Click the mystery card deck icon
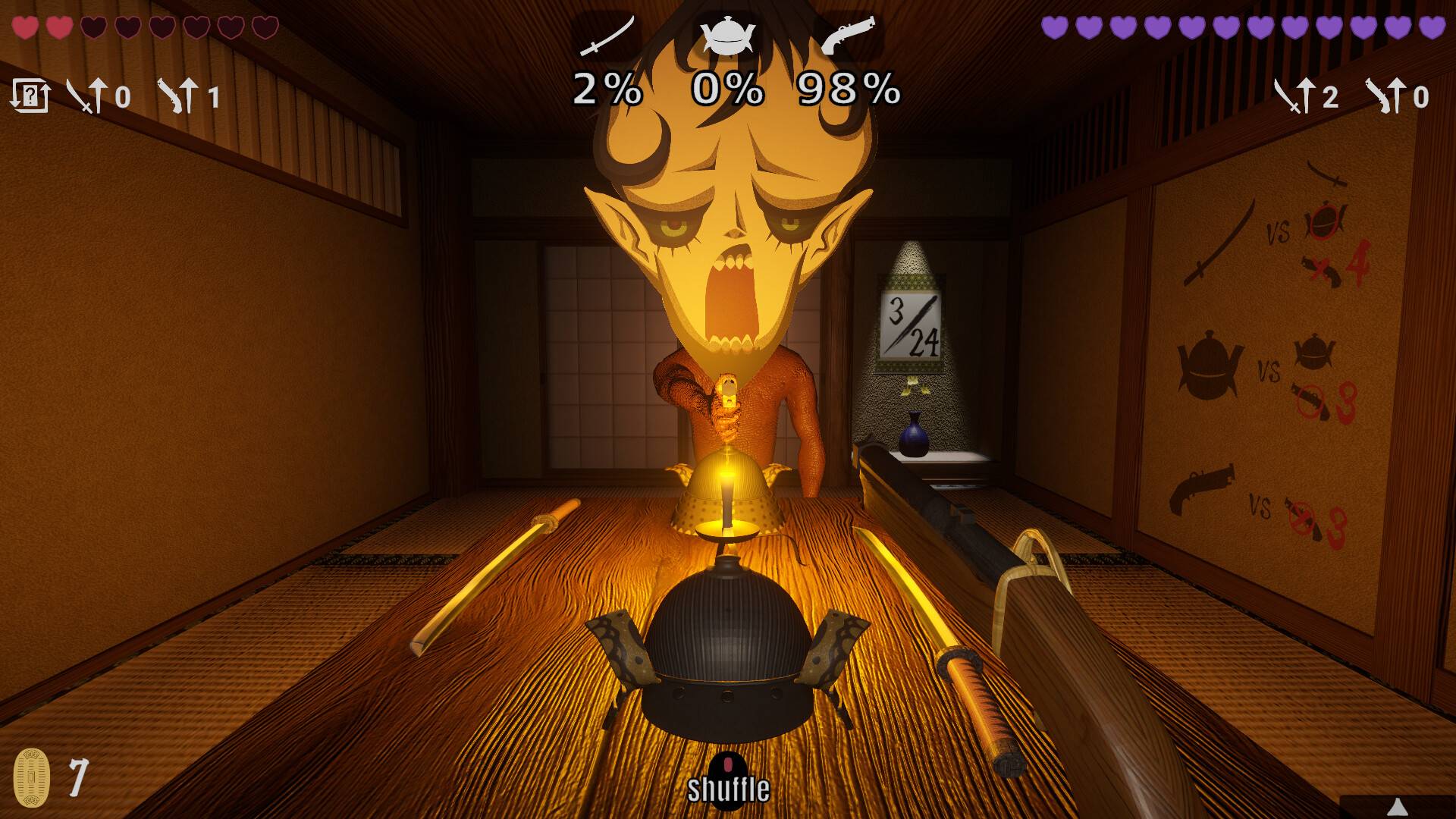Screen dimensions: 1456x819 (32, 97)
